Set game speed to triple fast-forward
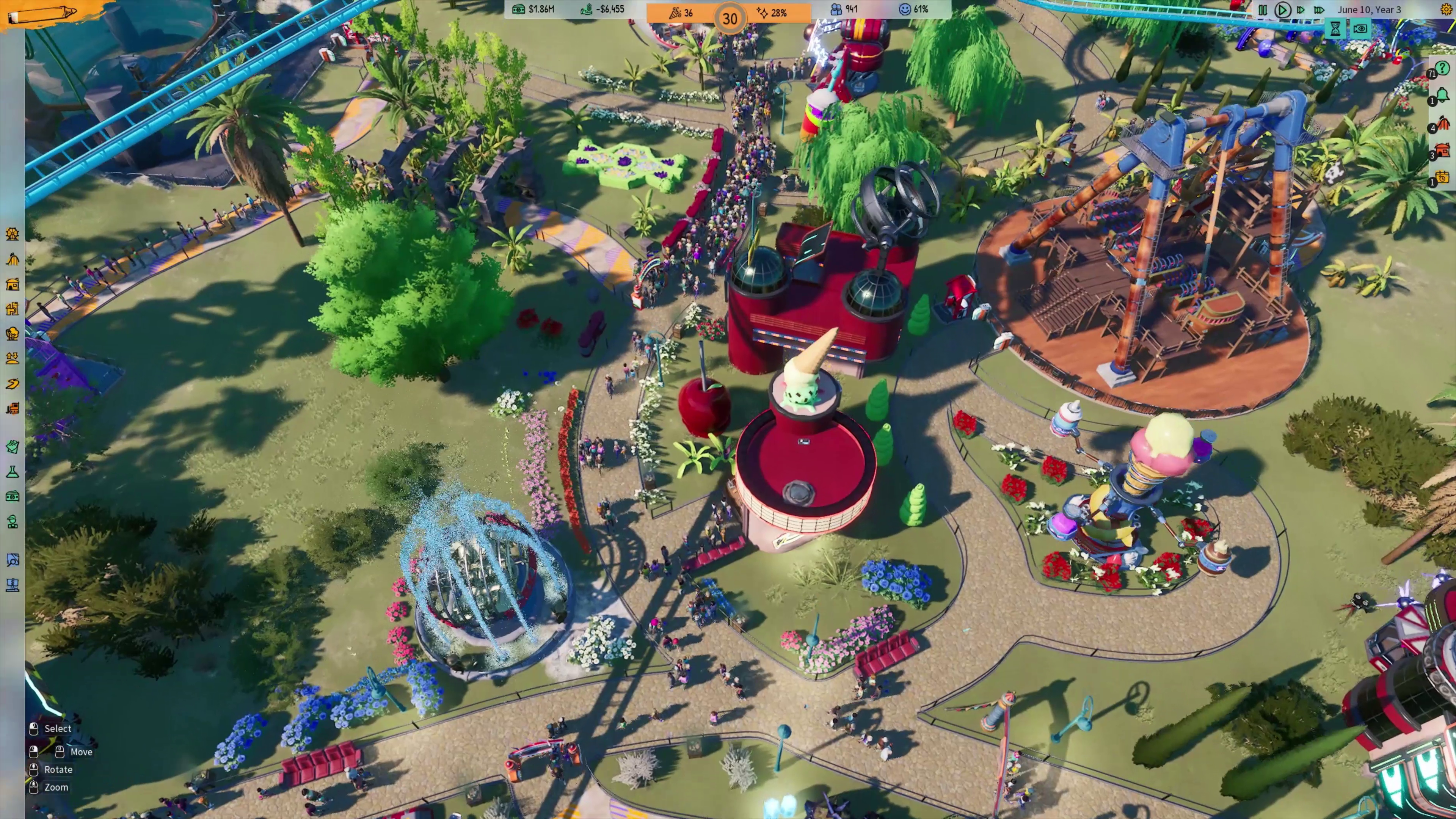Viewport: 1456px width, 819px height. tap(1319, 9)
